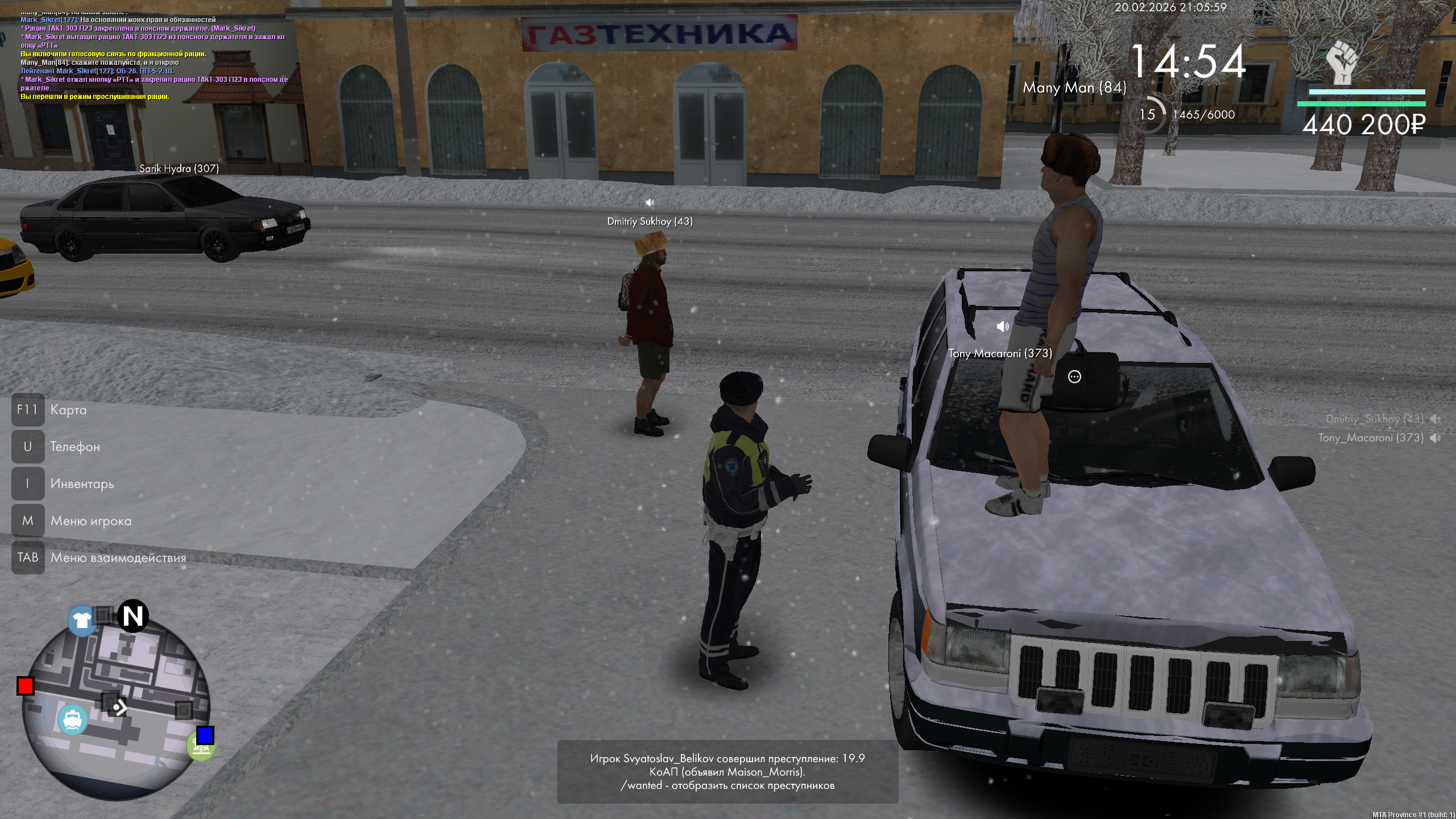1456x819 pixels.
Task: Select the boat marker on minimap
Action: (x=72, y=720)
